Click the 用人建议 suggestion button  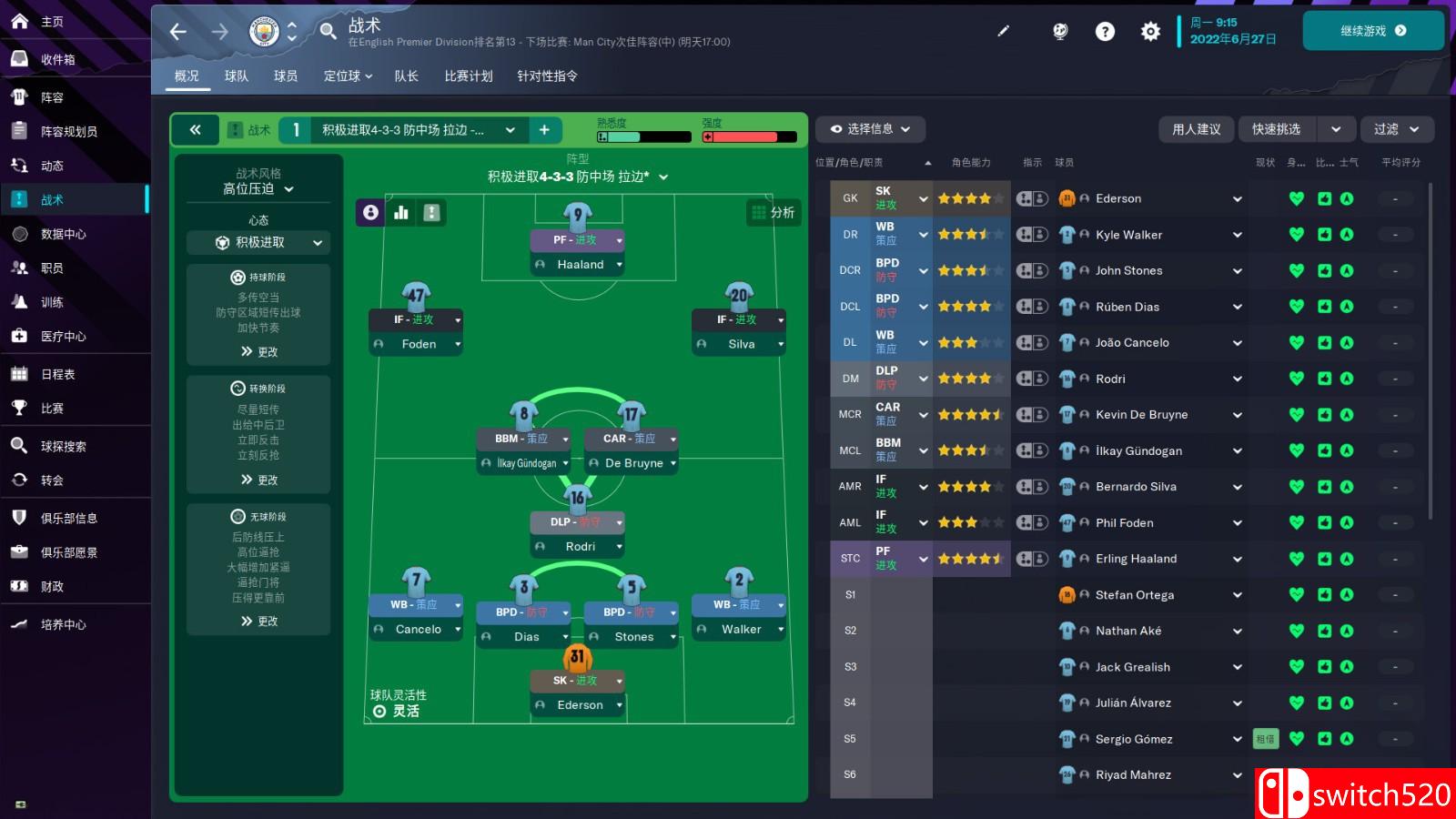1196,129
